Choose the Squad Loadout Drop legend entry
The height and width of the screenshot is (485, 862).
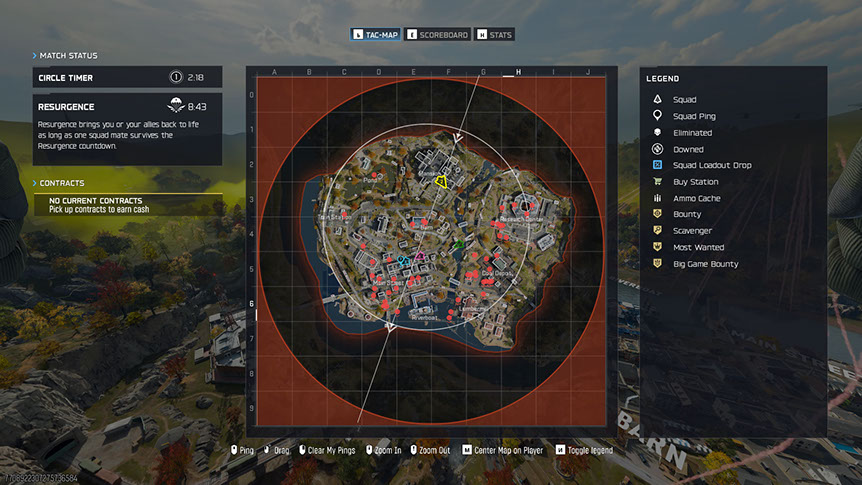click(712, 165)
